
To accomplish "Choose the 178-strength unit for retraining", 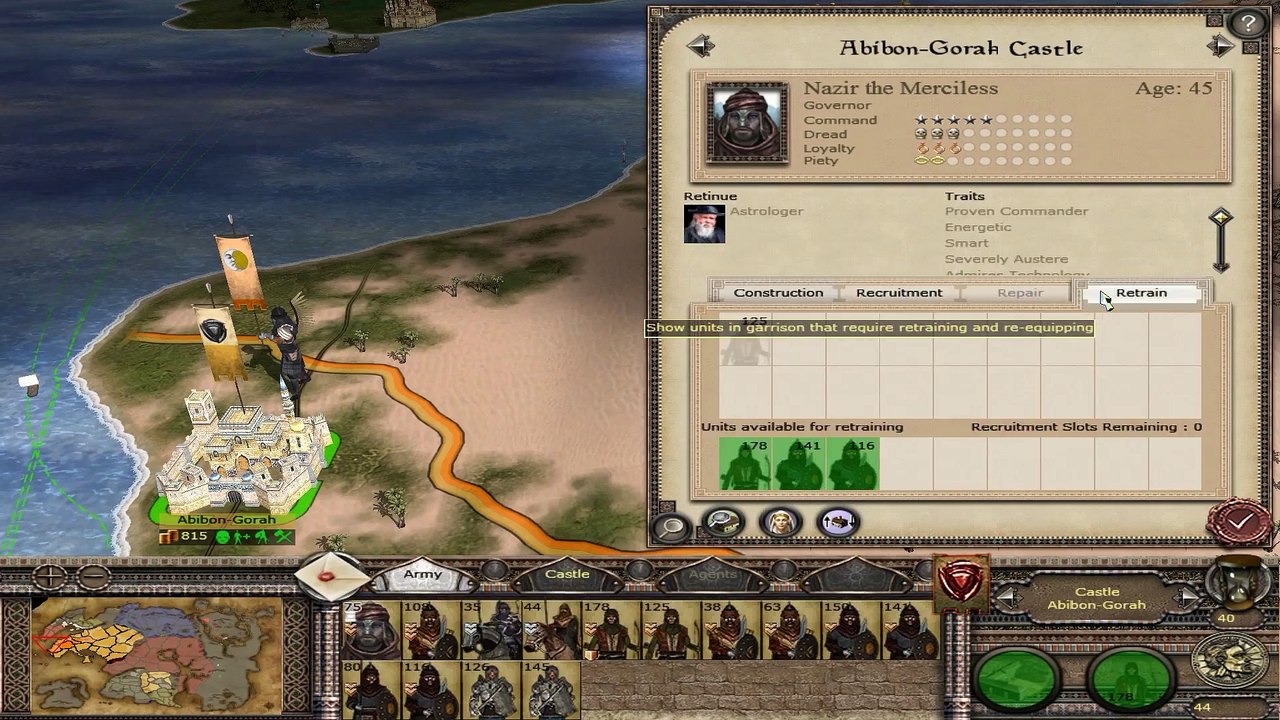I will pyautogui.click(x=745, y=464).
